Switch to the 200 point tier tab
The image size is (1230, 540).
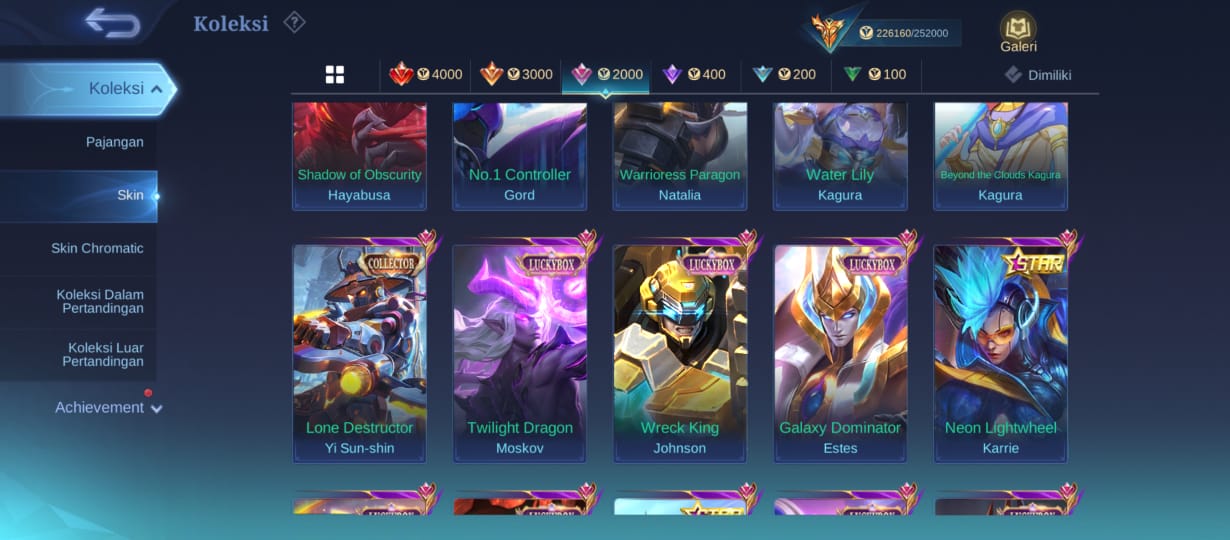click(x=785, y=75)
